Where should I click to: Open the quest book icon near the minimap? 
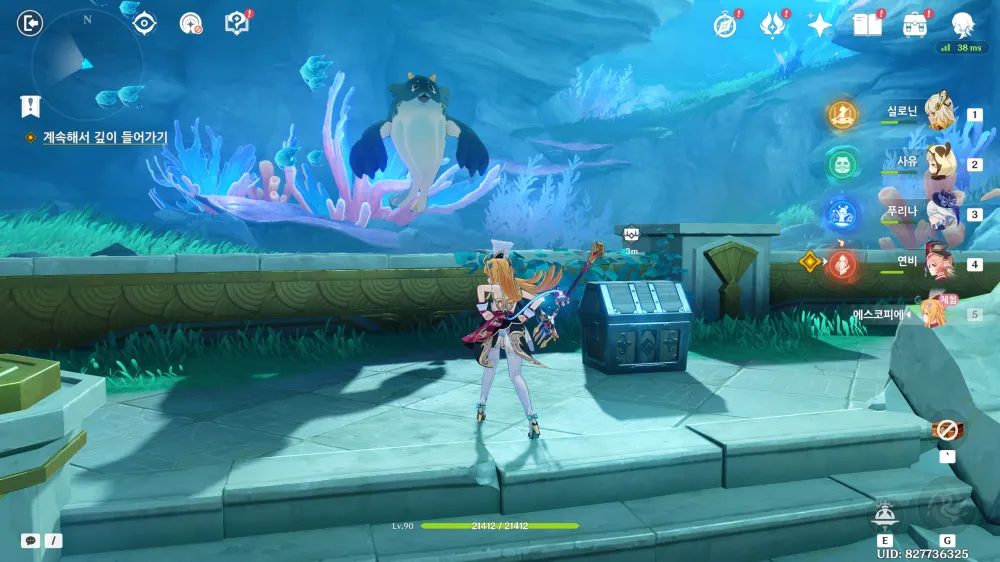click(236, 23)
